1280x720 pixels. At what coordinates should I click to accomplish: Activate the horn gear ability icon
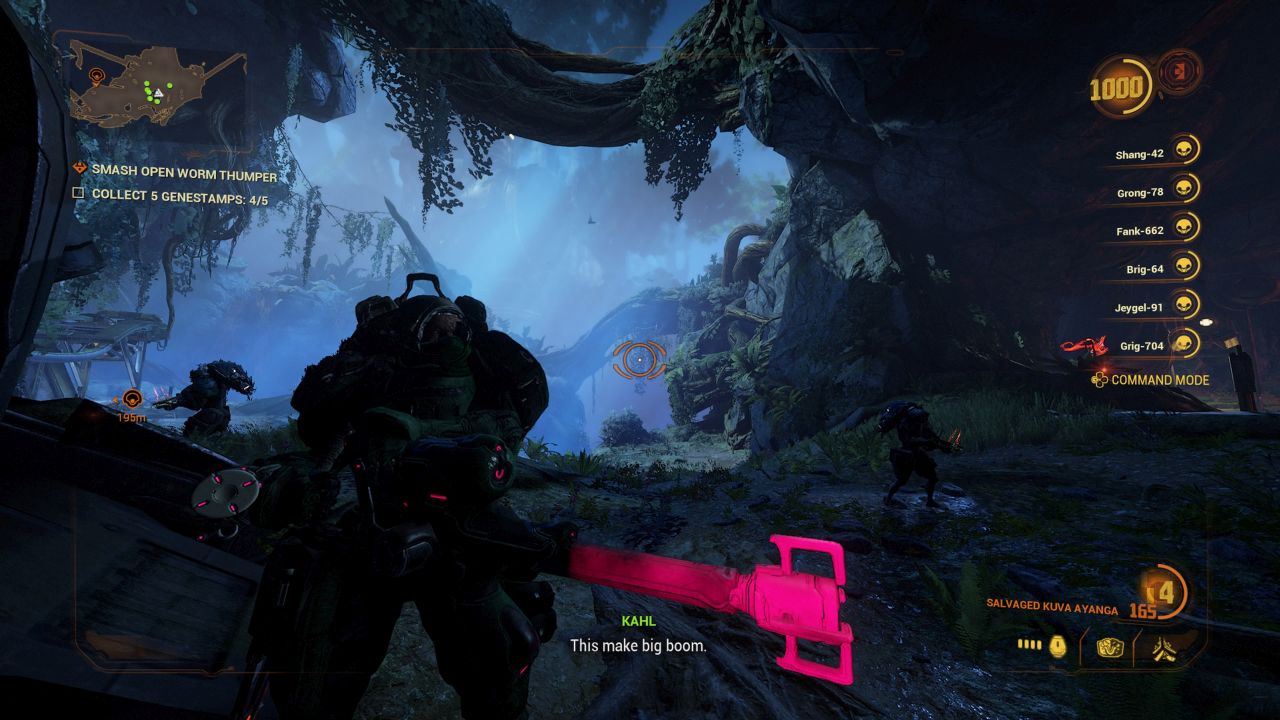1109,648
